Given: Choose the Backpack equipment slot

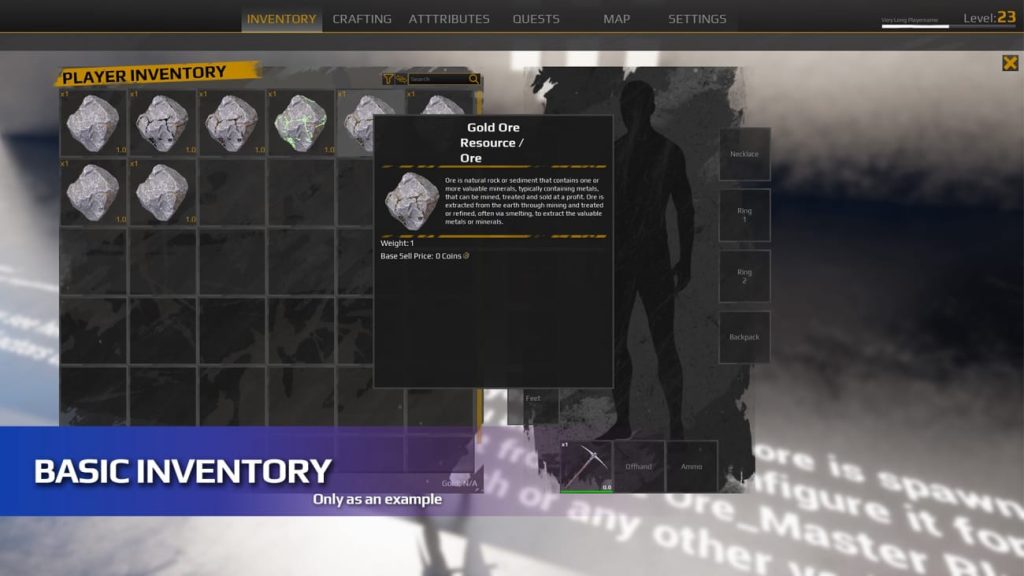Looking at the screenshot, I should click(744, 337).
